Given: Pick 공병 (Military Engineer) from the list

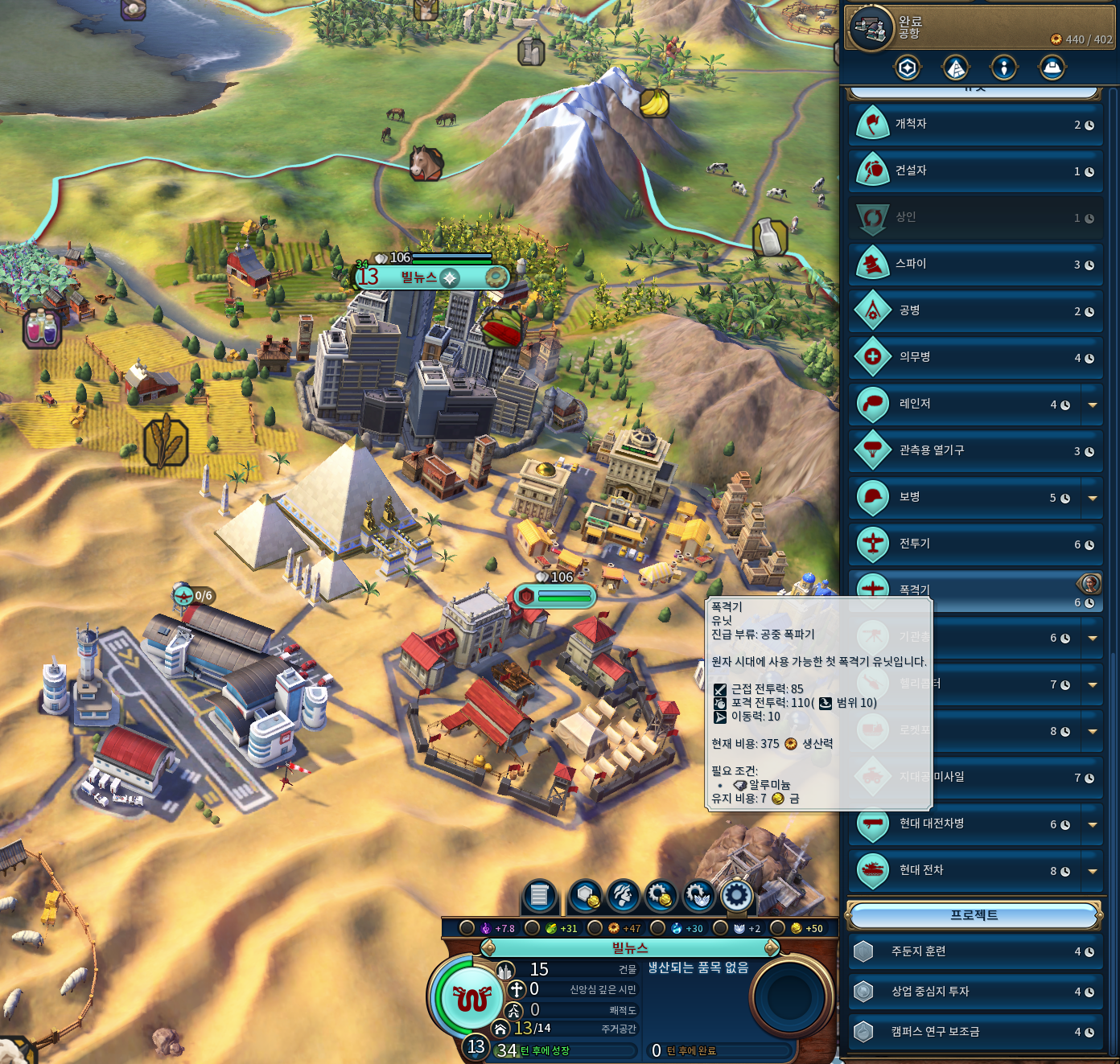Looking at the screenshot, I should point(974,311).
